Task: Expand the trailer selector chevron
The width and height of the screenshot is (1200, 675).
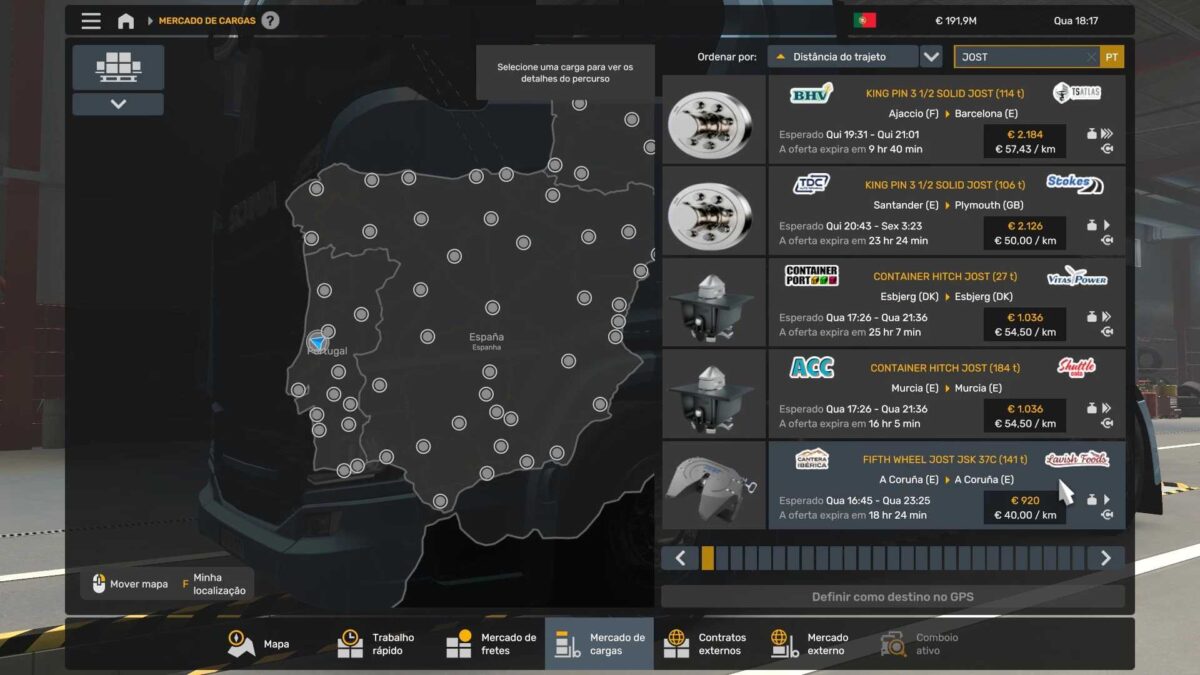Action: 118,104
